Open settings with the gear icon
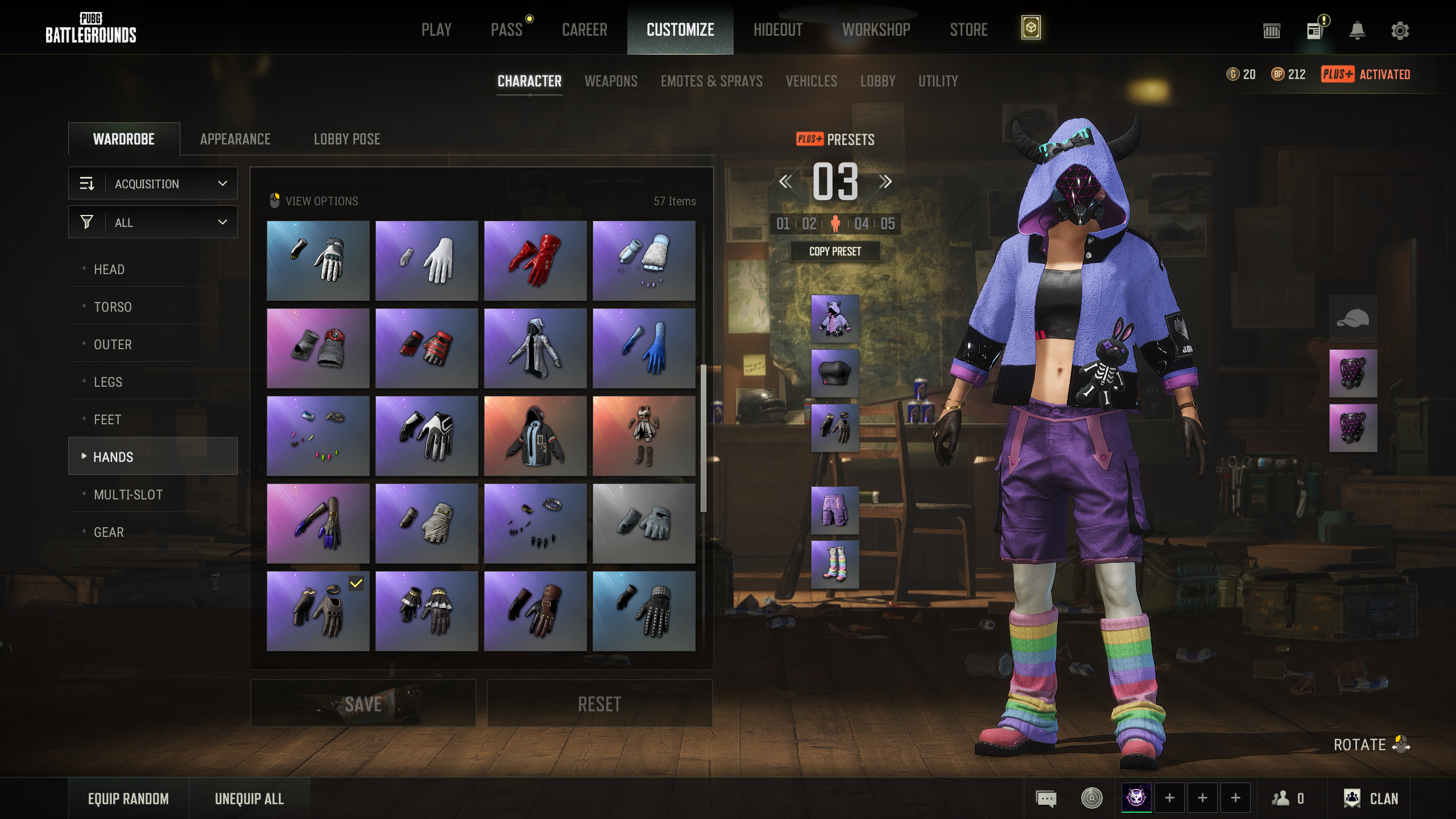 click(x=1400, y=30)
